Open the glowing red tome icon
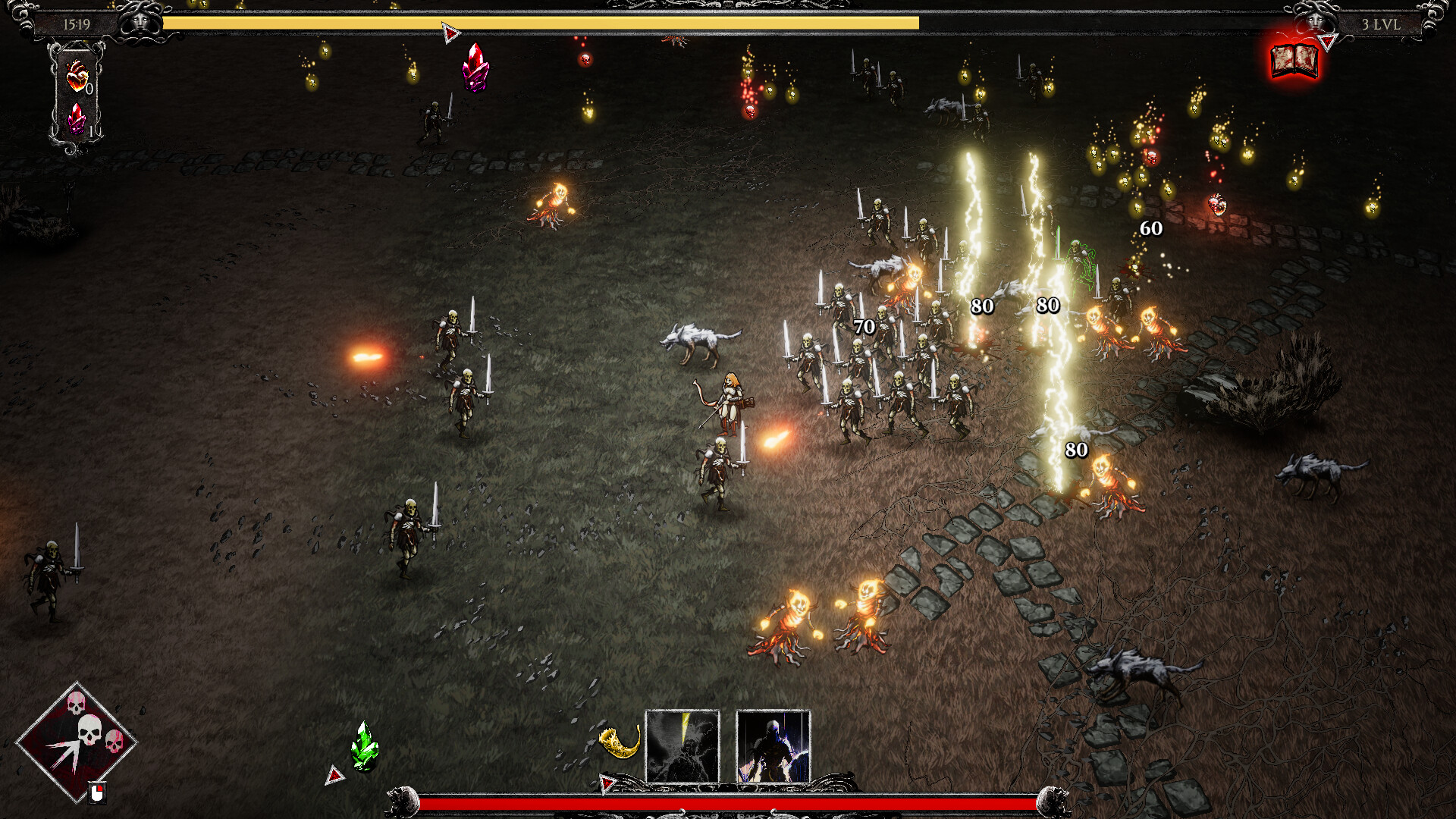Screen dimensions: 1456x819 [x=1294, y=62]
